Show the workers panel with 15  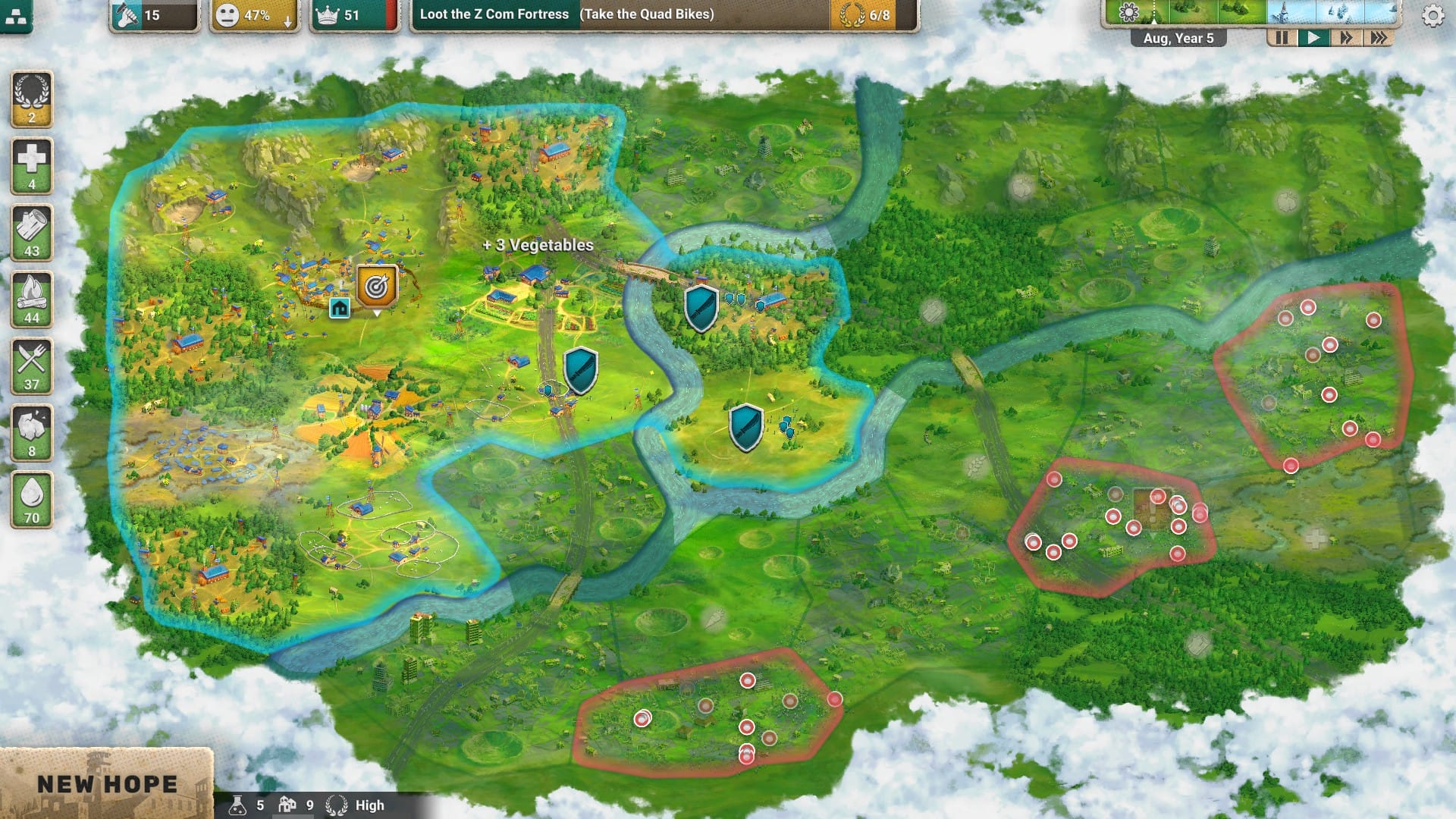coord(154,15)
